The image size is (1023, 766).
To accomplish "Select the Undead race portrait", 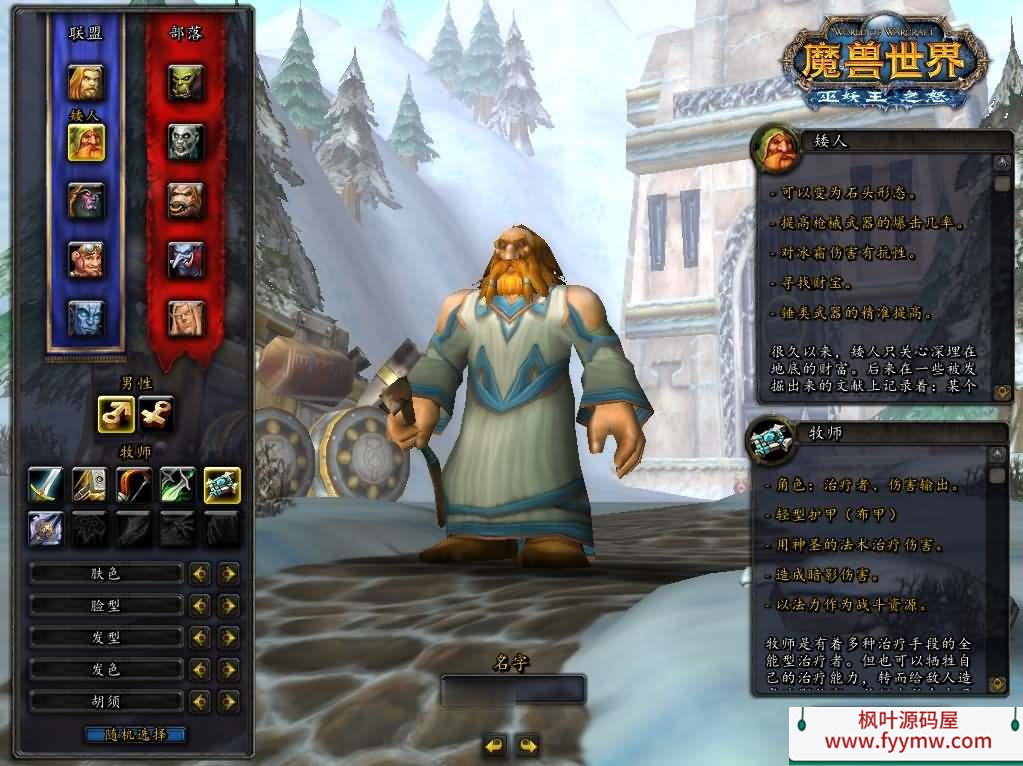I will 185,141.
